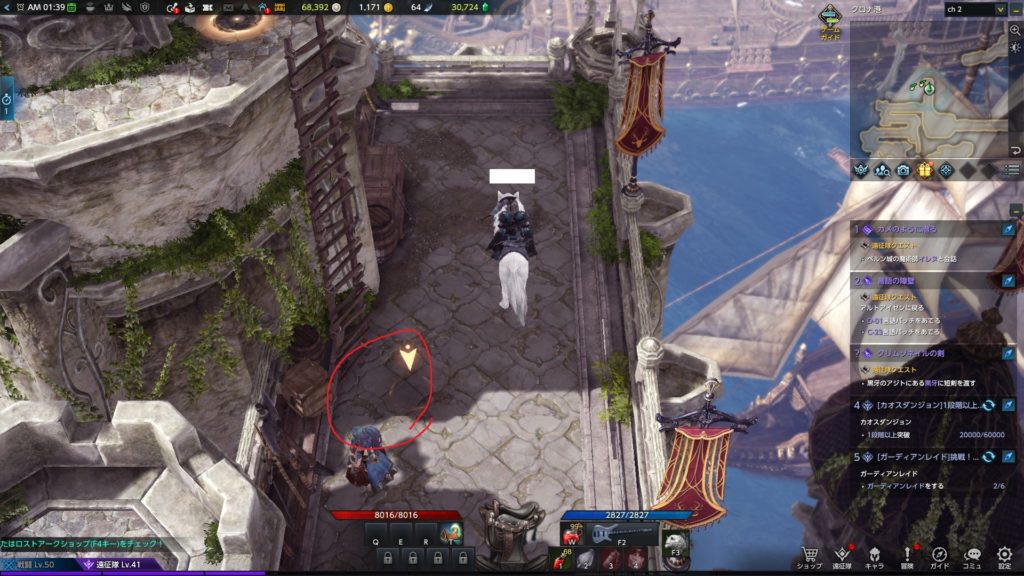1024x576 pixels.
Task: Zoom the minimap with the magnifier button
Action: (1015, 30)
